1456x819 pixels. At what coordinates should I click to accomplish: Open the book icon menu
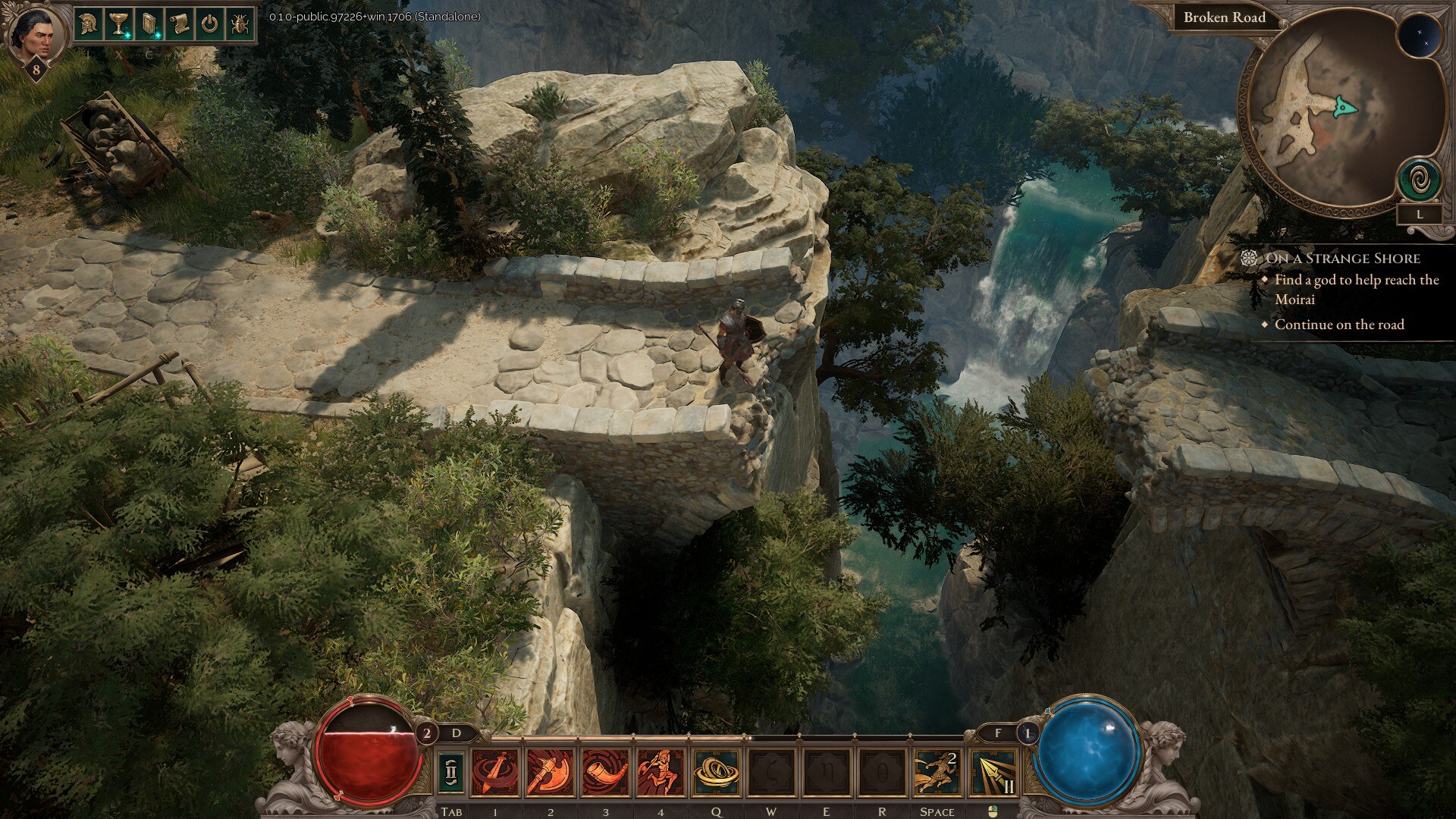coord(149,24)
